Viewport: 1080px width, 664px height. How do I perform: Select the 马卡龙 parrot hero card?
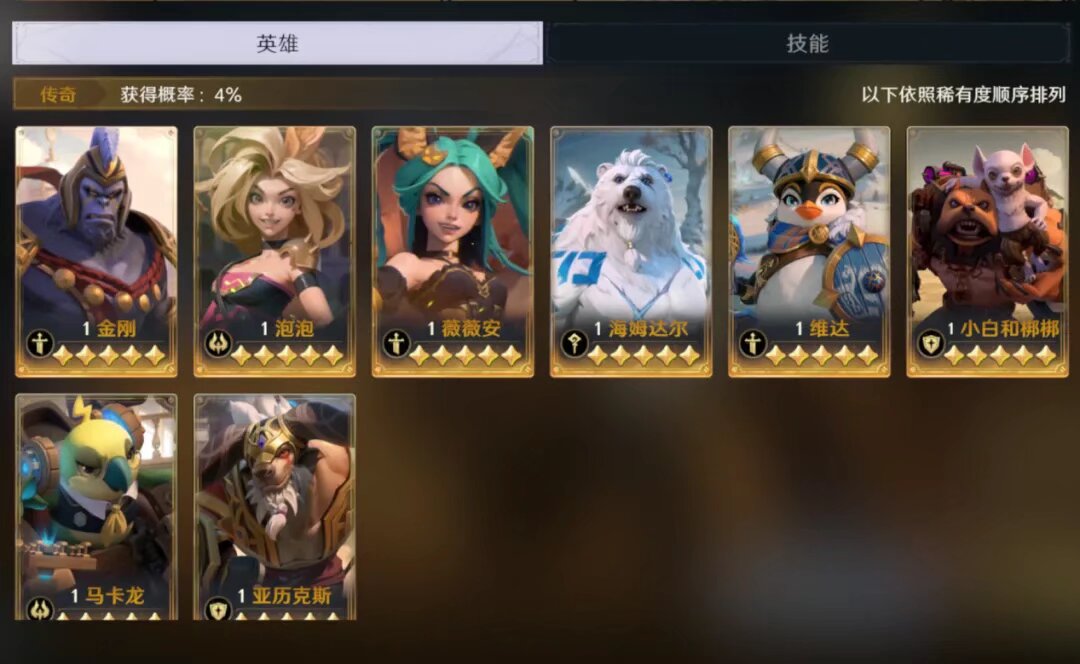pyautogui.click(x=96, y=505)
